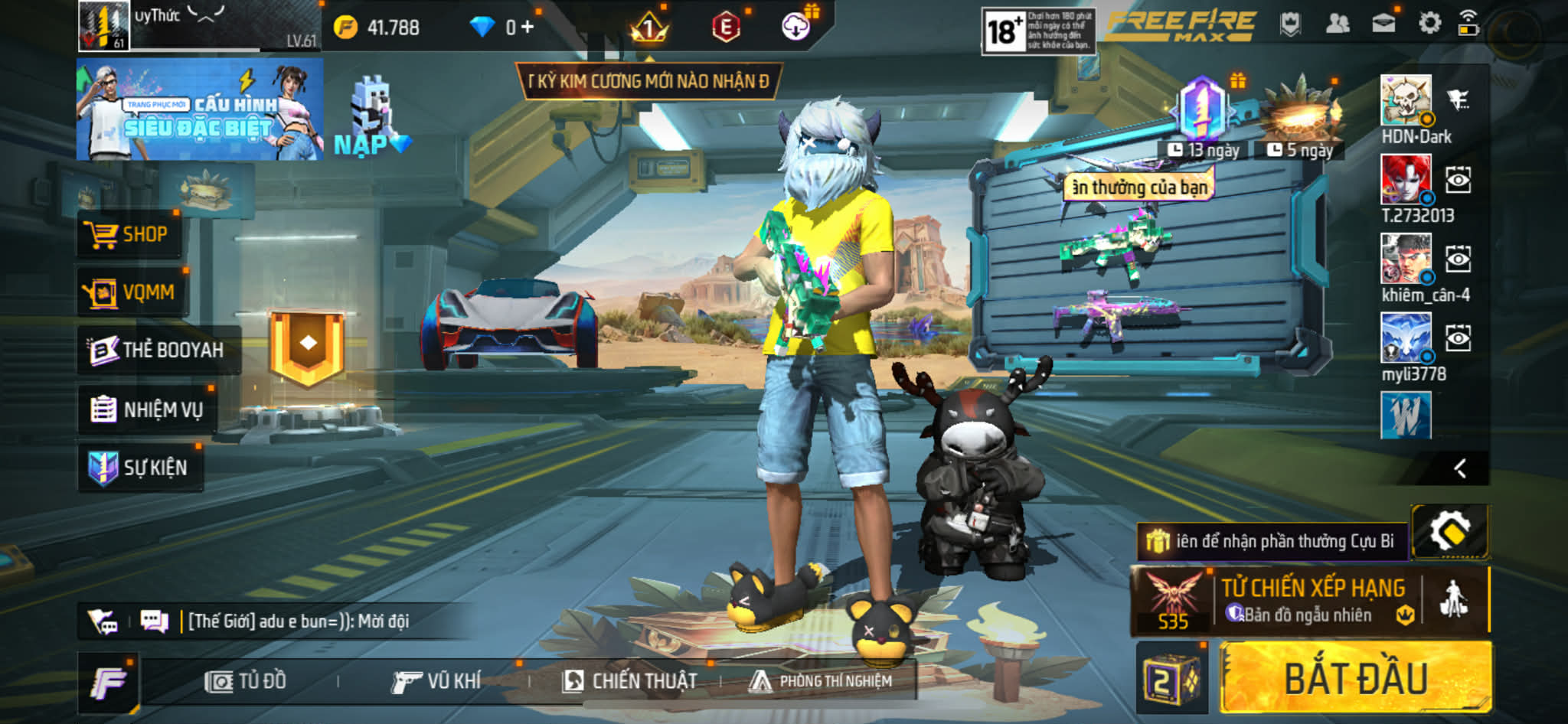Viewport: 1568px width, 724px height.
Task: Open the uyThức player profile
Action: (104, 26)
